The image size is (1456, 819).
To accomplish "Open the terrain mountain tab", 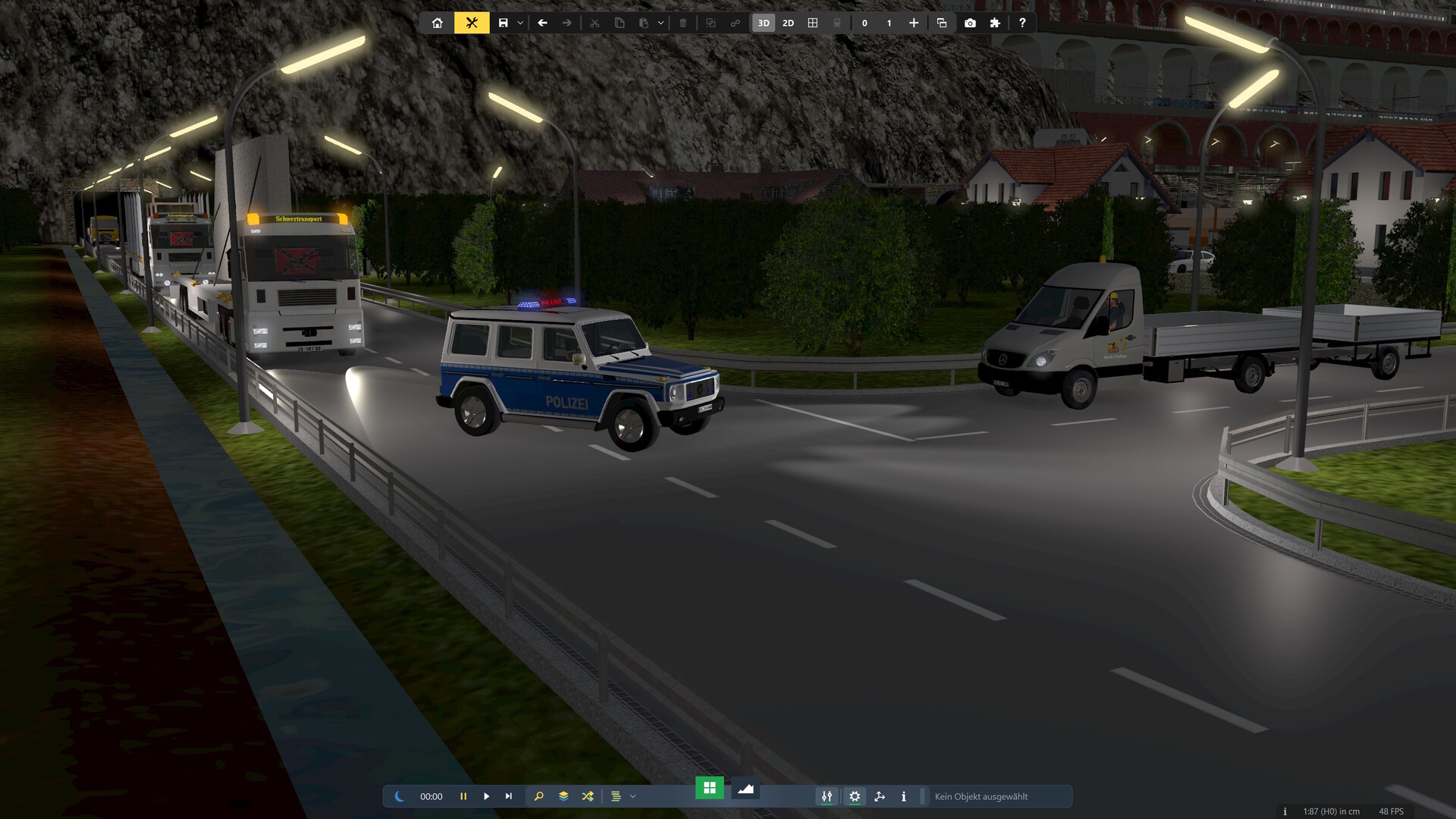I will (x=745, y=789).
